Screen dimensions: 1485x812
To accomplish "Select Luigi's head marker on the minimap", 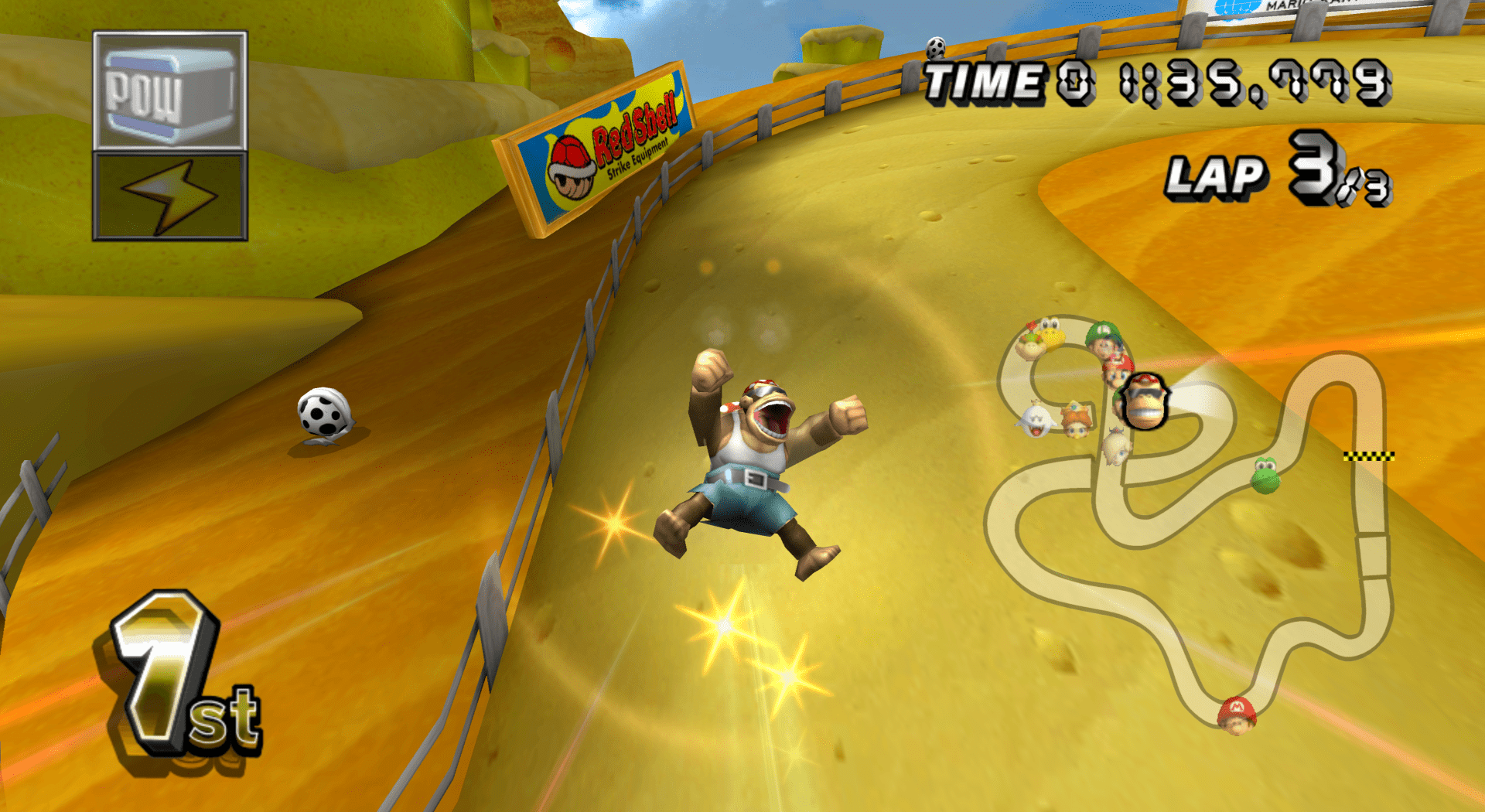I will tap(1103, 338).
